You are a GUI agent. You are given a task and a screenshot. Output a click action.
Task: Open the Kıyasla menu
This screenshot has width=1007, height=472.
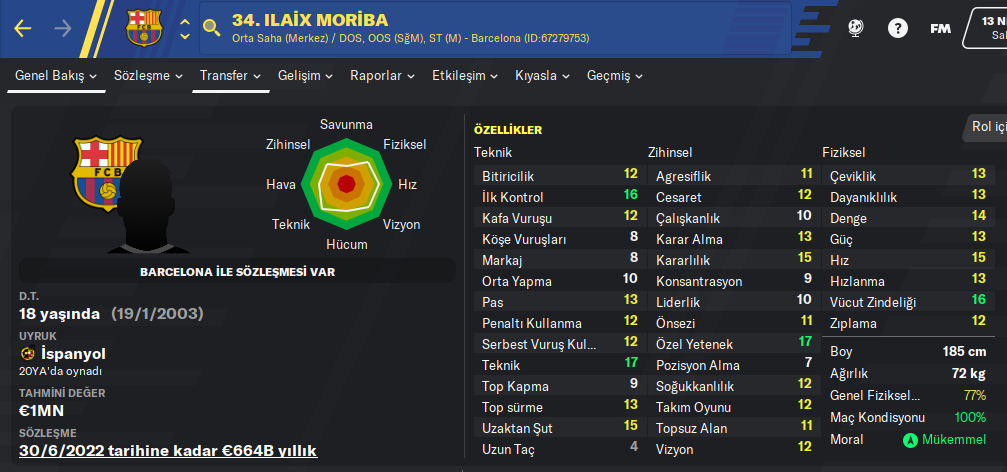pyautogui.click(x=542, y=76)
